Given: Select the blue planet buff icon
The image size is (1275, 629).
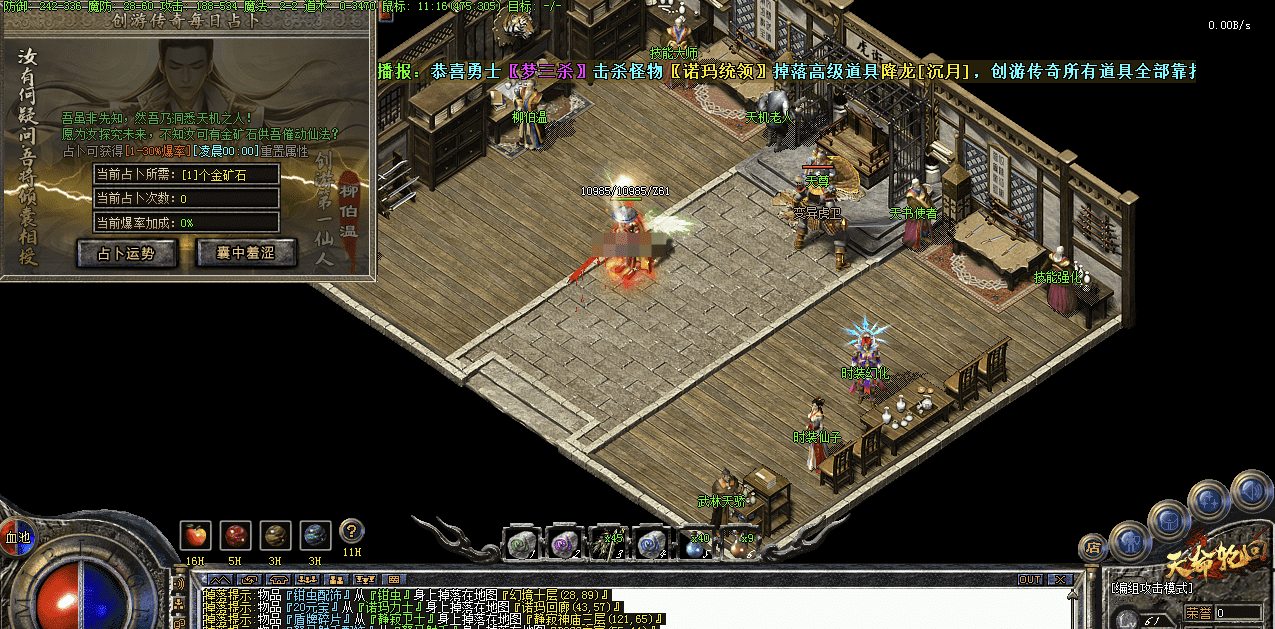Looking at the screenshot, I should (314, 535).
